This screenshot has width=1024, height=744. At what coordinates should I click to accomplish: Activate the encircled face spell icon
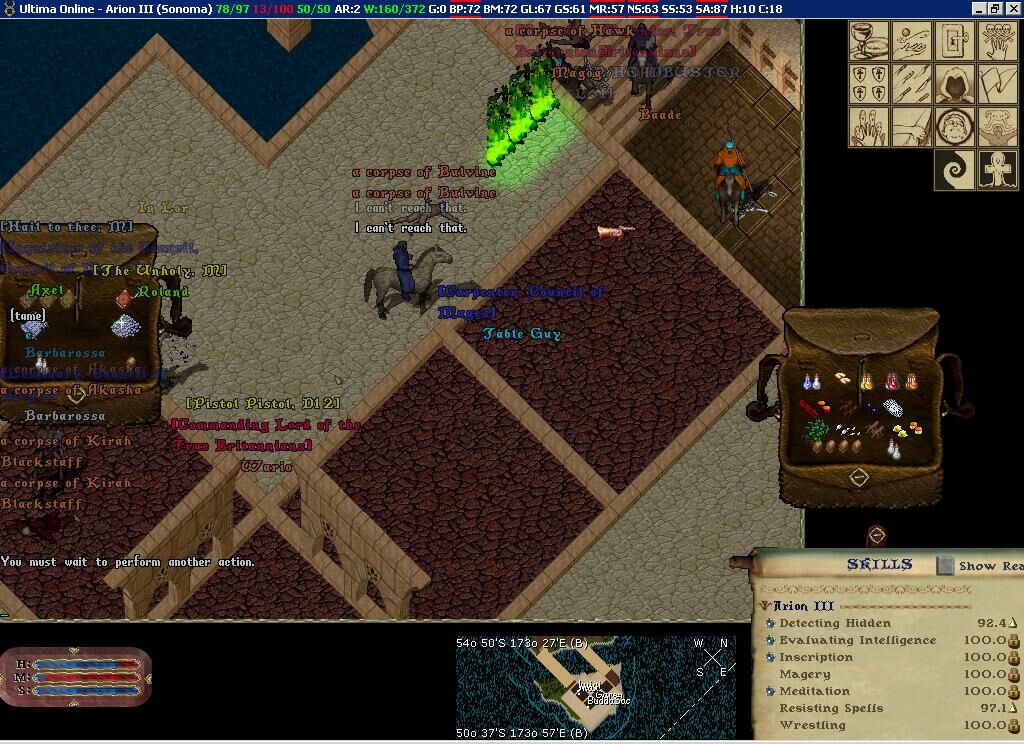(955, 127)
